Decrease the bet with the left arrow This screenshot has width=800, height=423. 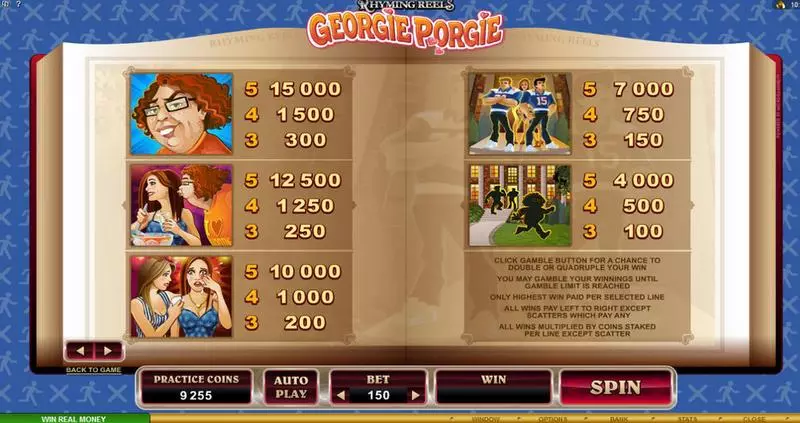pyautogui.click(x=342, y=395)
